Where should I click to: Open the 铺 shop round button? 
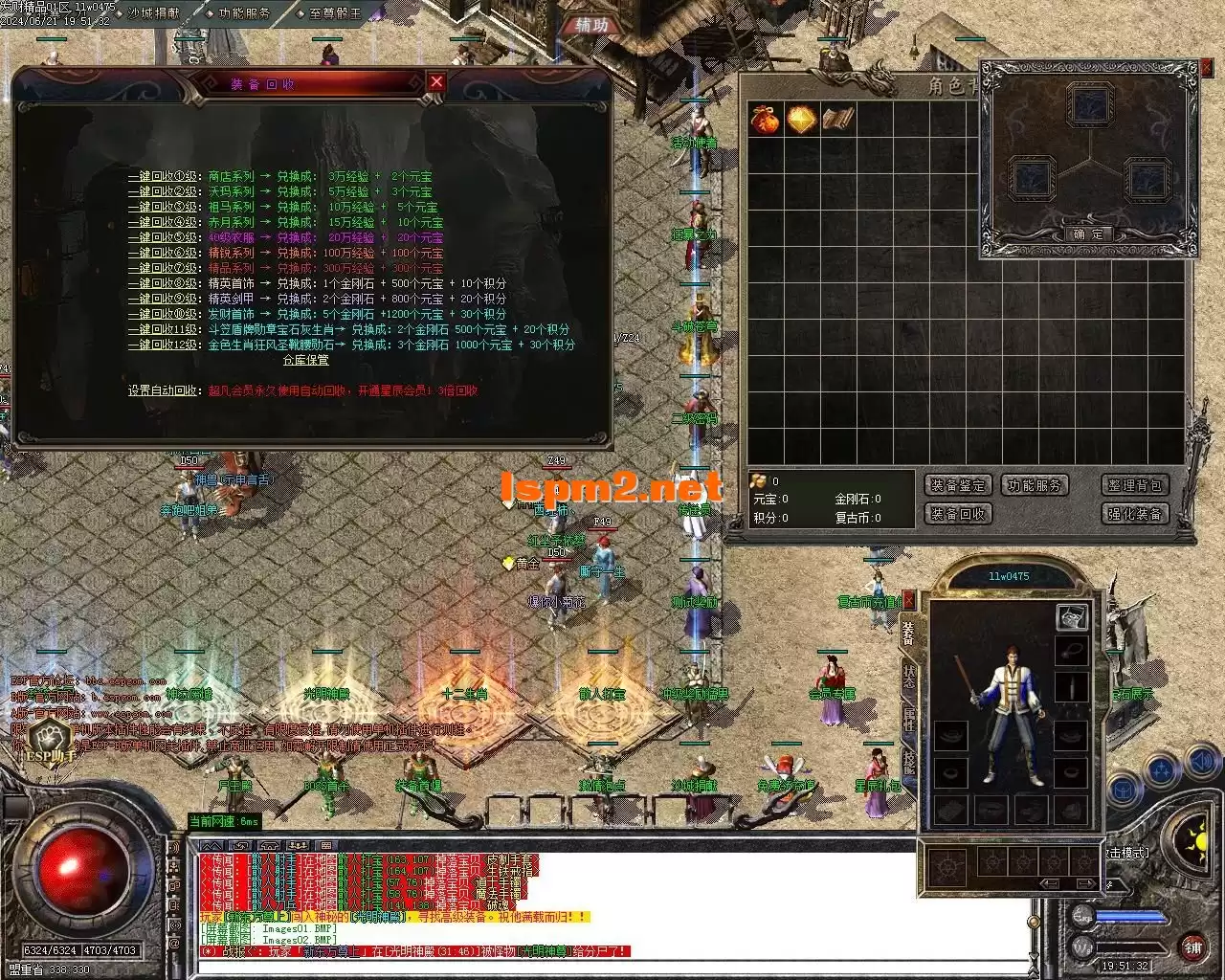click(x=1192, y=948)
